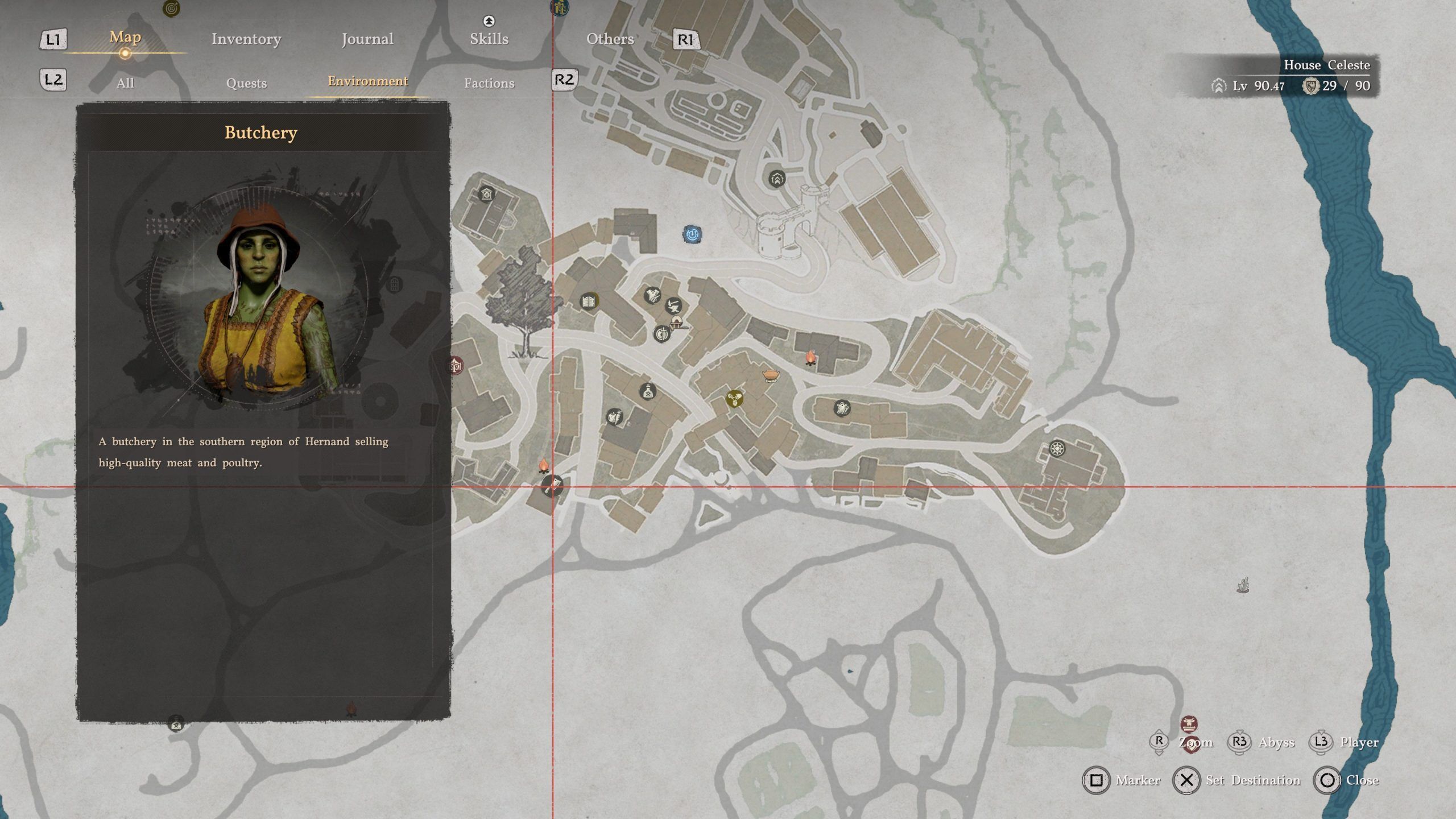The width and height of the screenshot is (1456, 819).
Task: Open the Inventory tab
Action: [246, 39]
